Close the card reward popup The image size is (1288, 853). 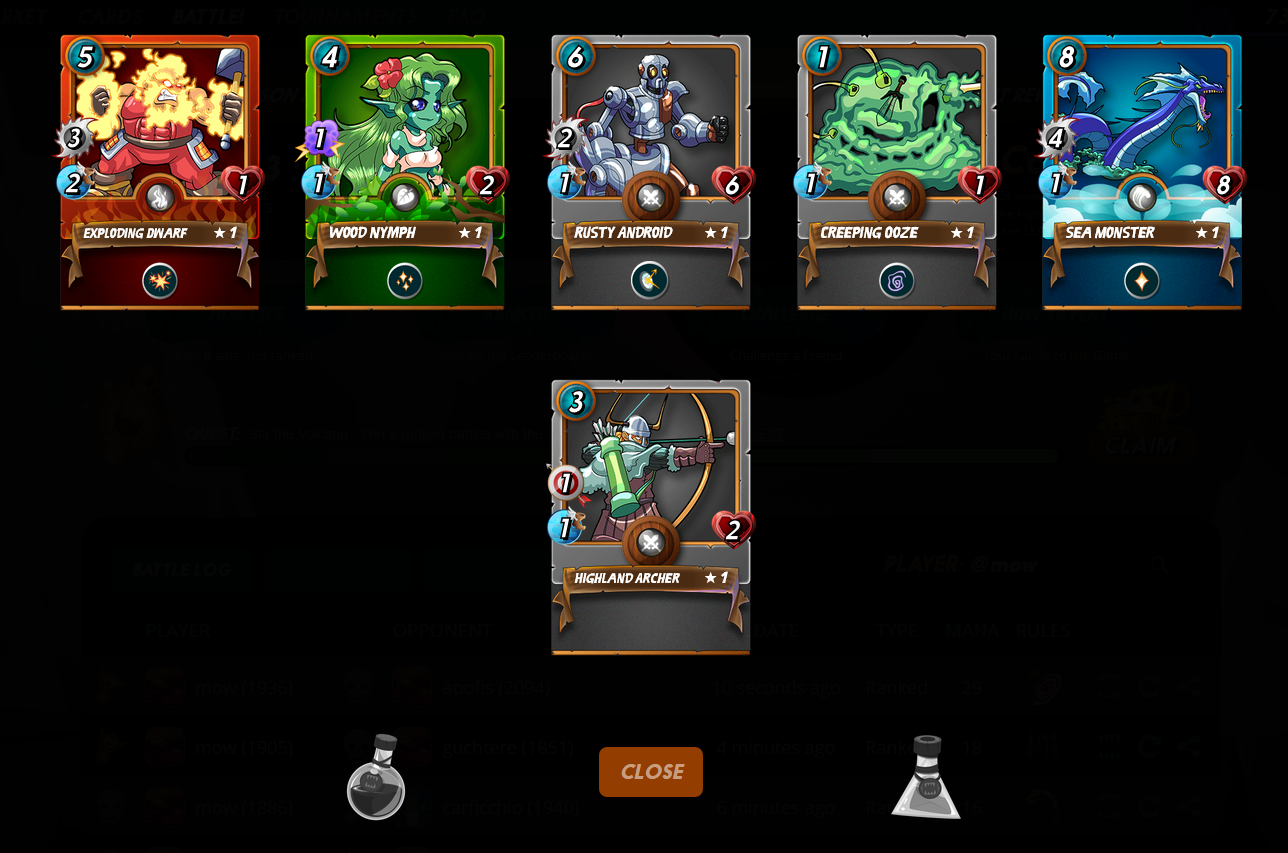pos(650,772)
